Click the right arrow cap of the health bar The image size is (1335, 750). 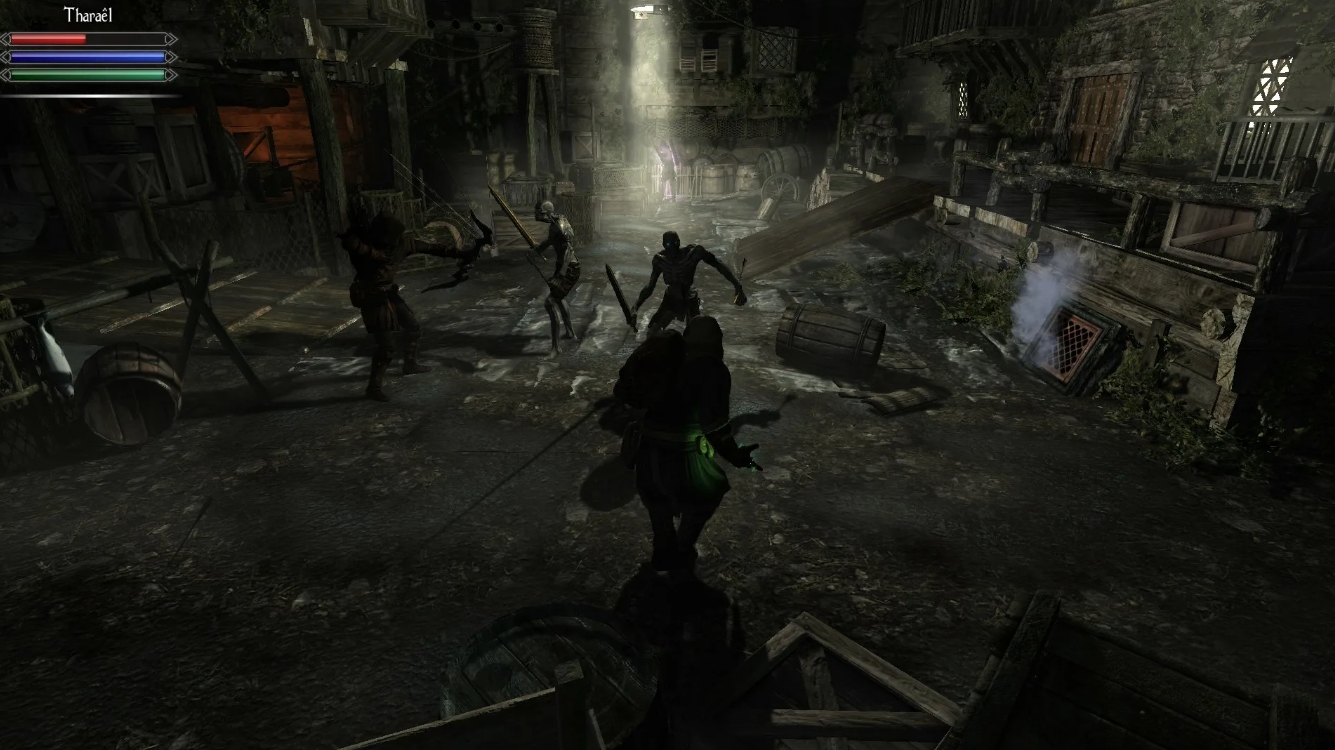(171, 38)
